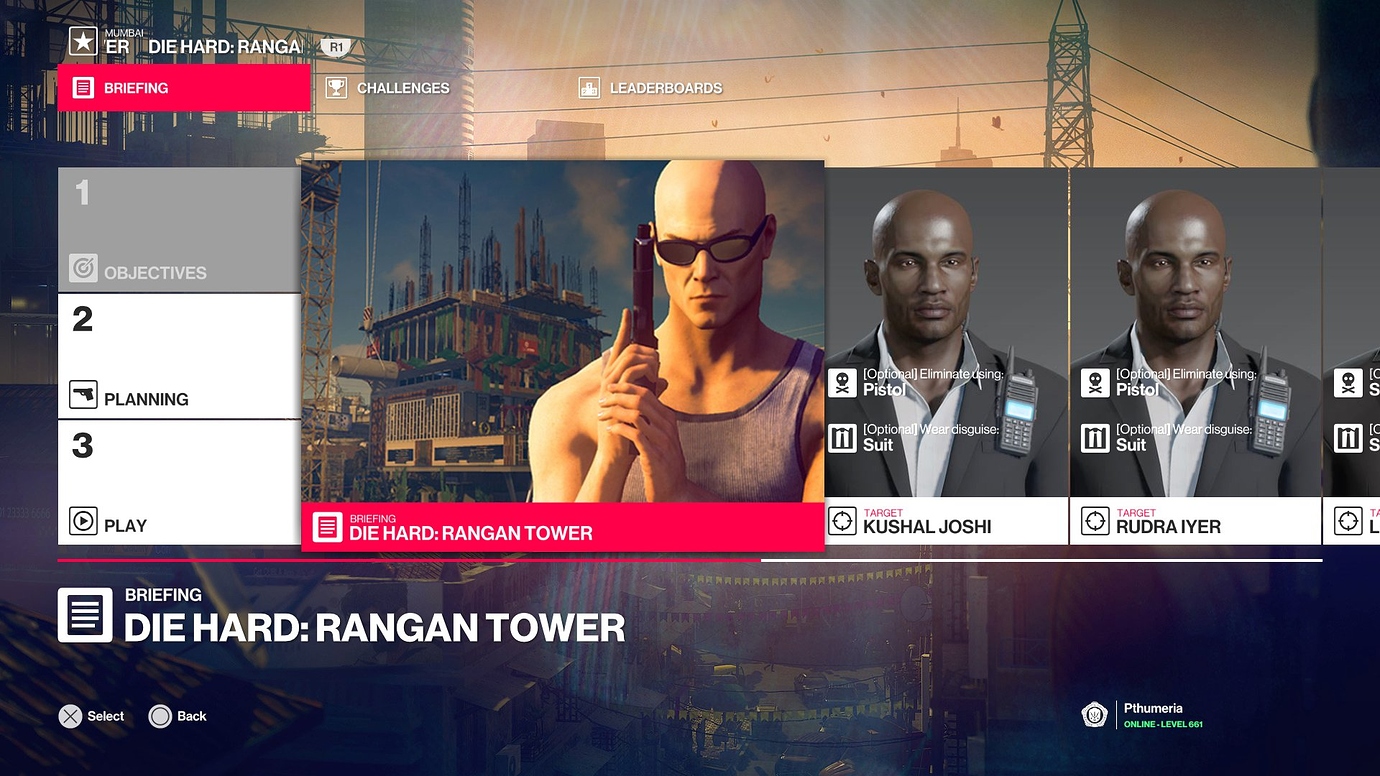Go to the Planning step

click(x=179, y=356)
